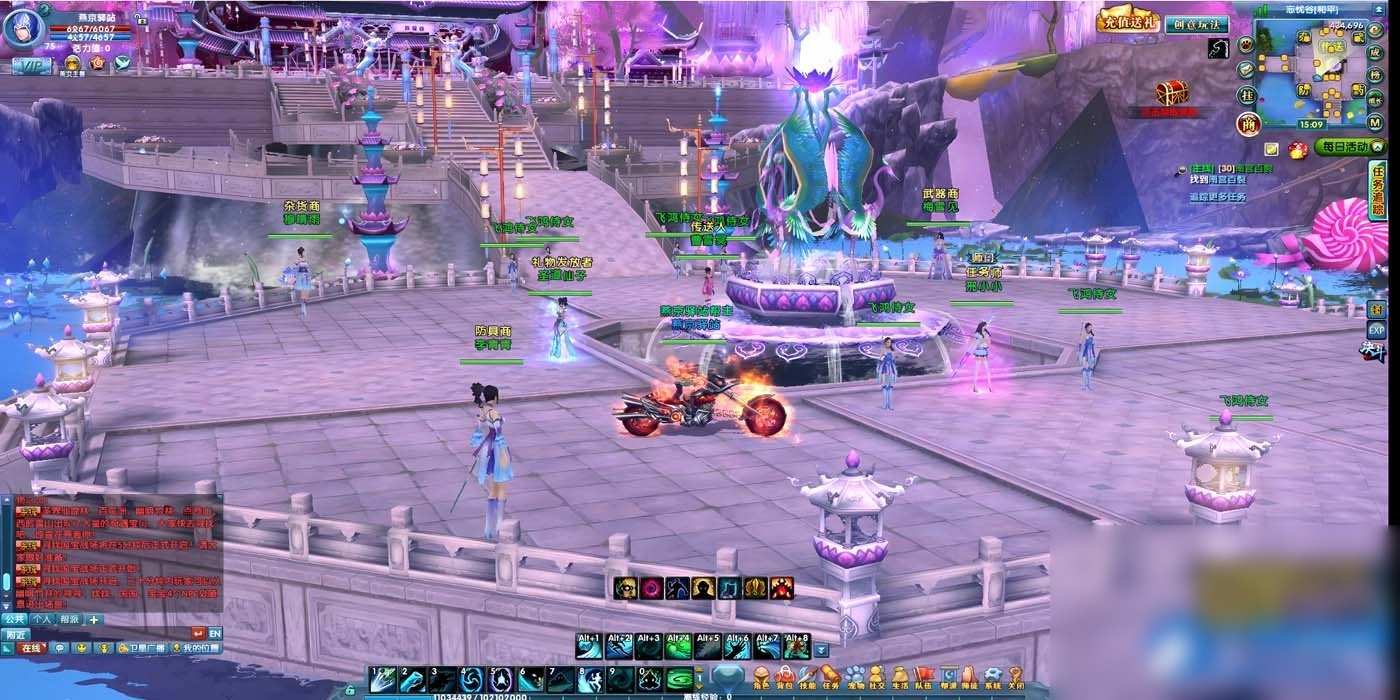
Task: Open the 背包 bag menu
Action: coord(785,679)
